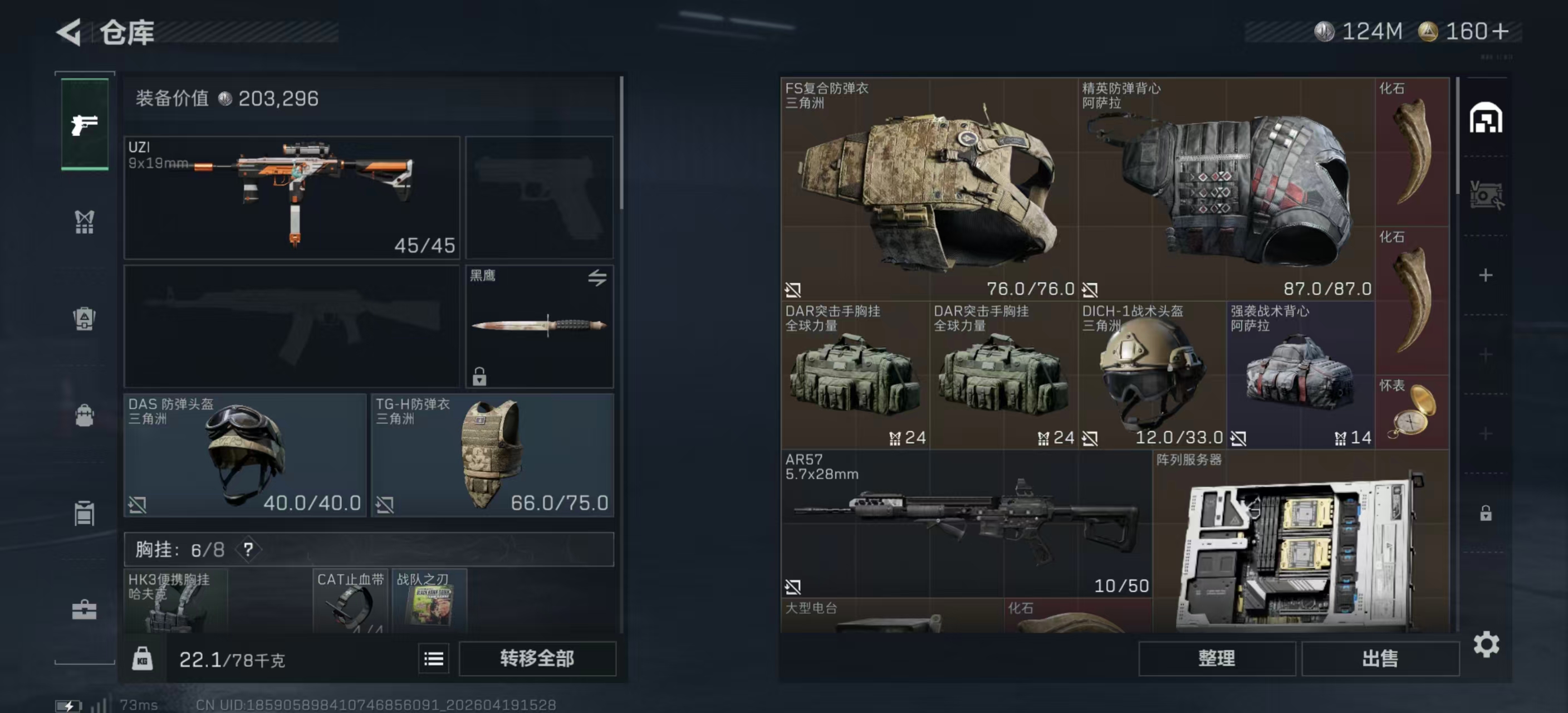Select the 怀表 pocket watch item
1568x713 pixels.
click(1412, 412)
